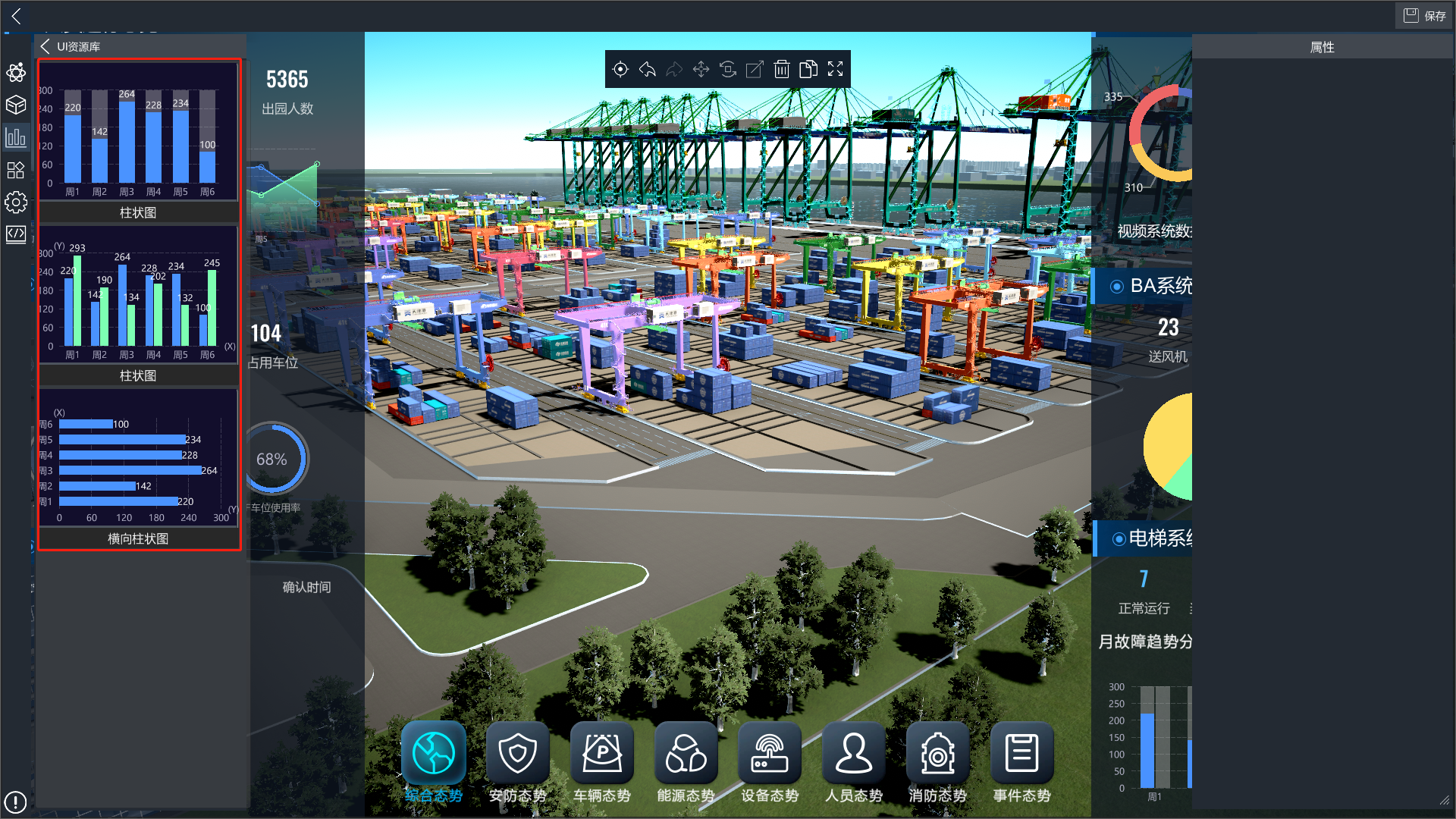Open the 3D cube model sidebar tab
This screenshot has height=819, width=1456.
[16, 105]
